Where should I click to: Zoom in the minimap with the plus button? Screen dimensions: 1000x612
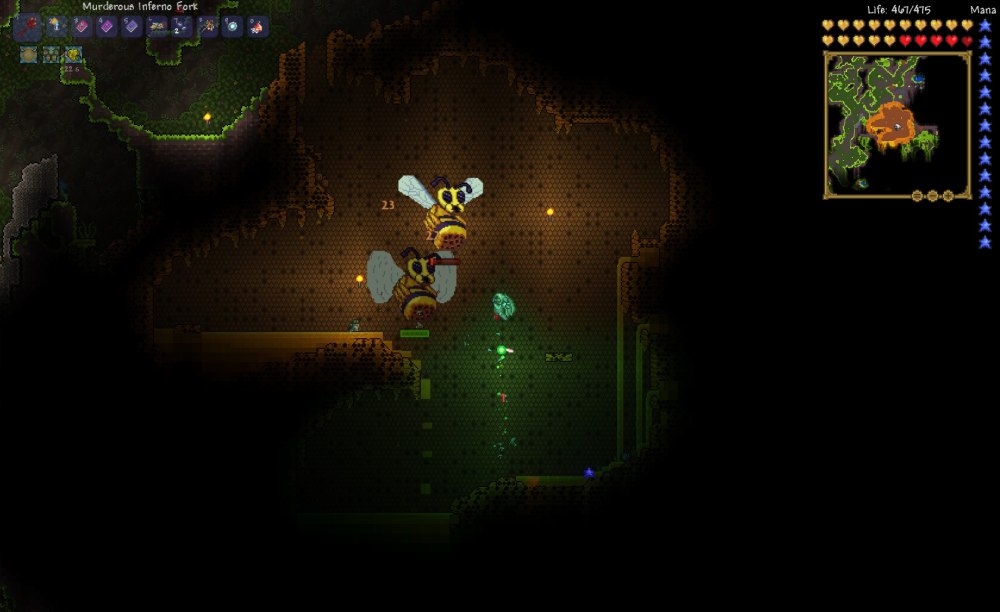[949, 196]
